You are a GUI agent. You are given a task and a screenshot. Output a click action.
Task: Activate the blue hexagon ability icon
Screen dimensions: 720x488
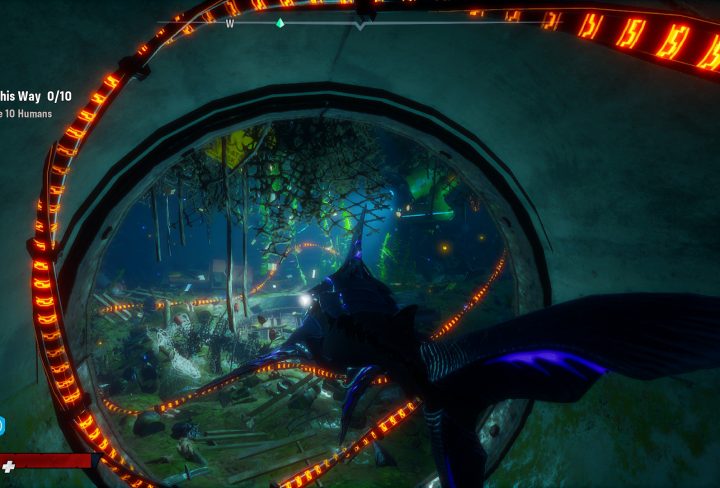[x=2, y=427]
